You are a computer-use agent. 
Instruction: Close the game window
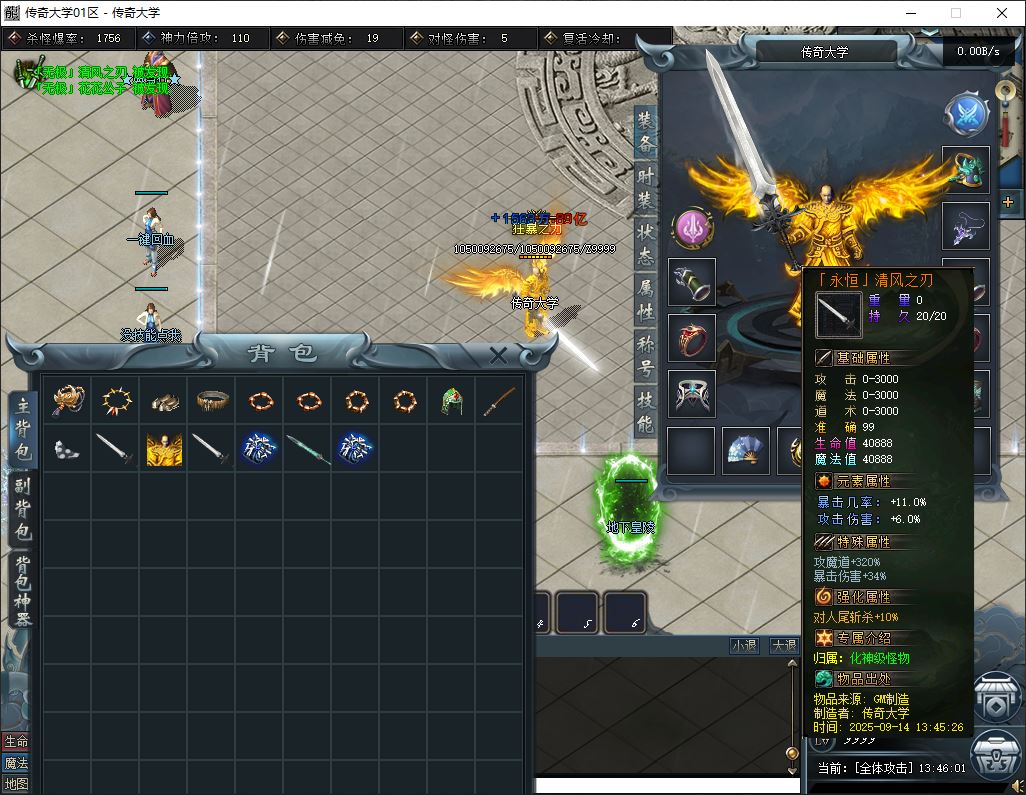1002,14
